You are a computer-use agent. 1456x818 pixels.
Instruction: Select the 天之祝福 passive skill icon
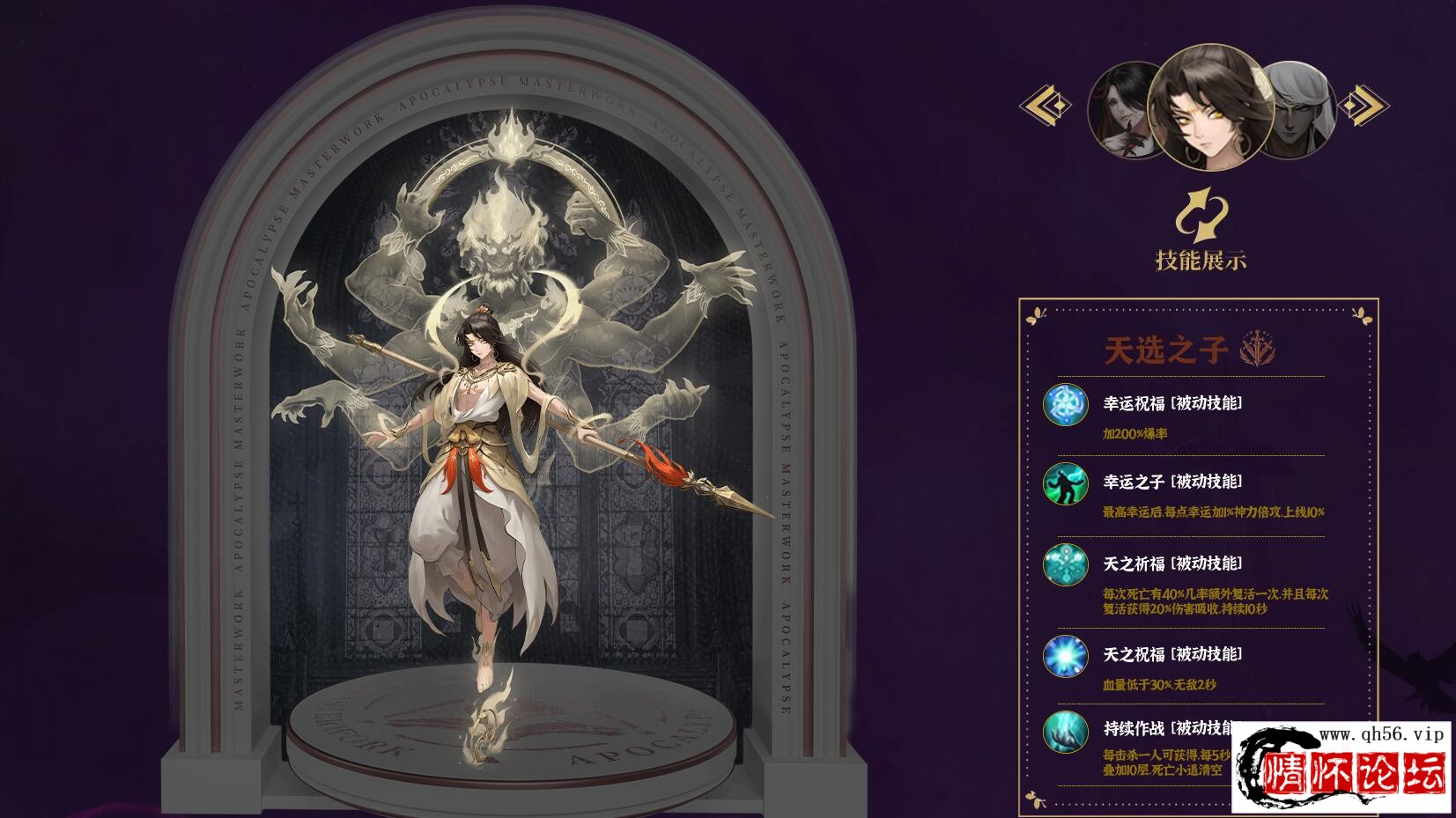[1066, 656]
